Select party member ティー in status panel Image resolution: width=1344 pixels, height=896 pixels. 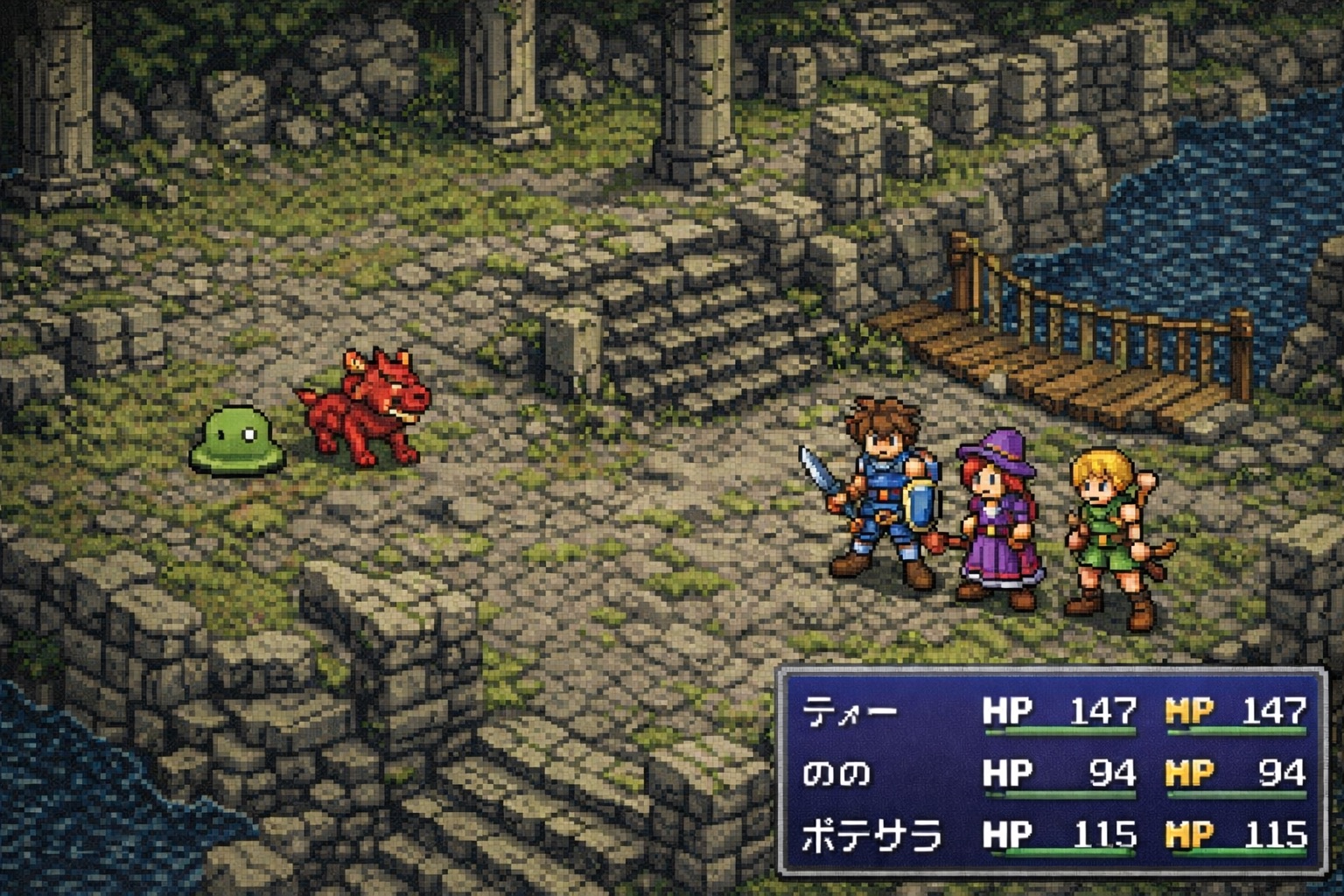(x=850, y=712)
